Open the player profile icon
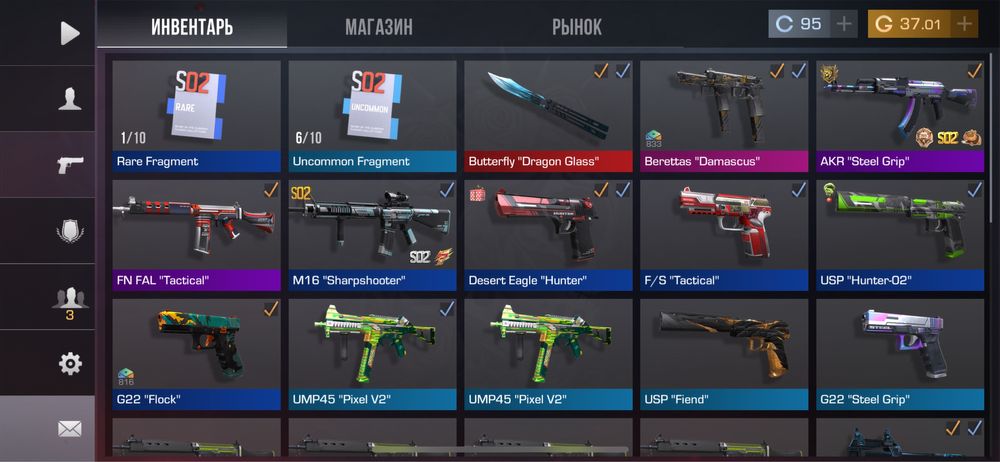The width and height of the screenshot is (1000, 462). (x=69, y=99)
